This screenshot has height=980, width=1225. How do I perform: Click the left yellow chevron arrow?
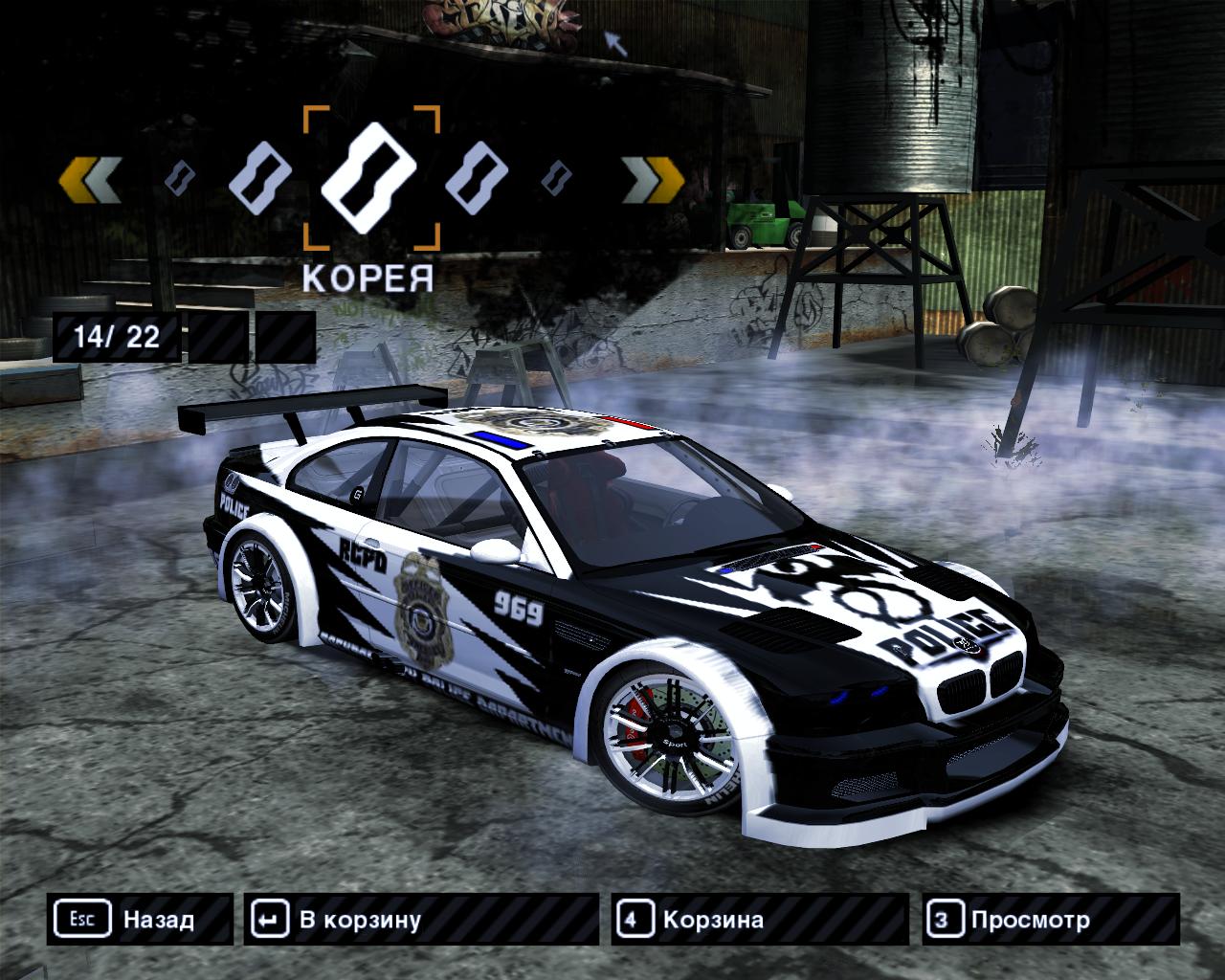[x=90, y=179]
